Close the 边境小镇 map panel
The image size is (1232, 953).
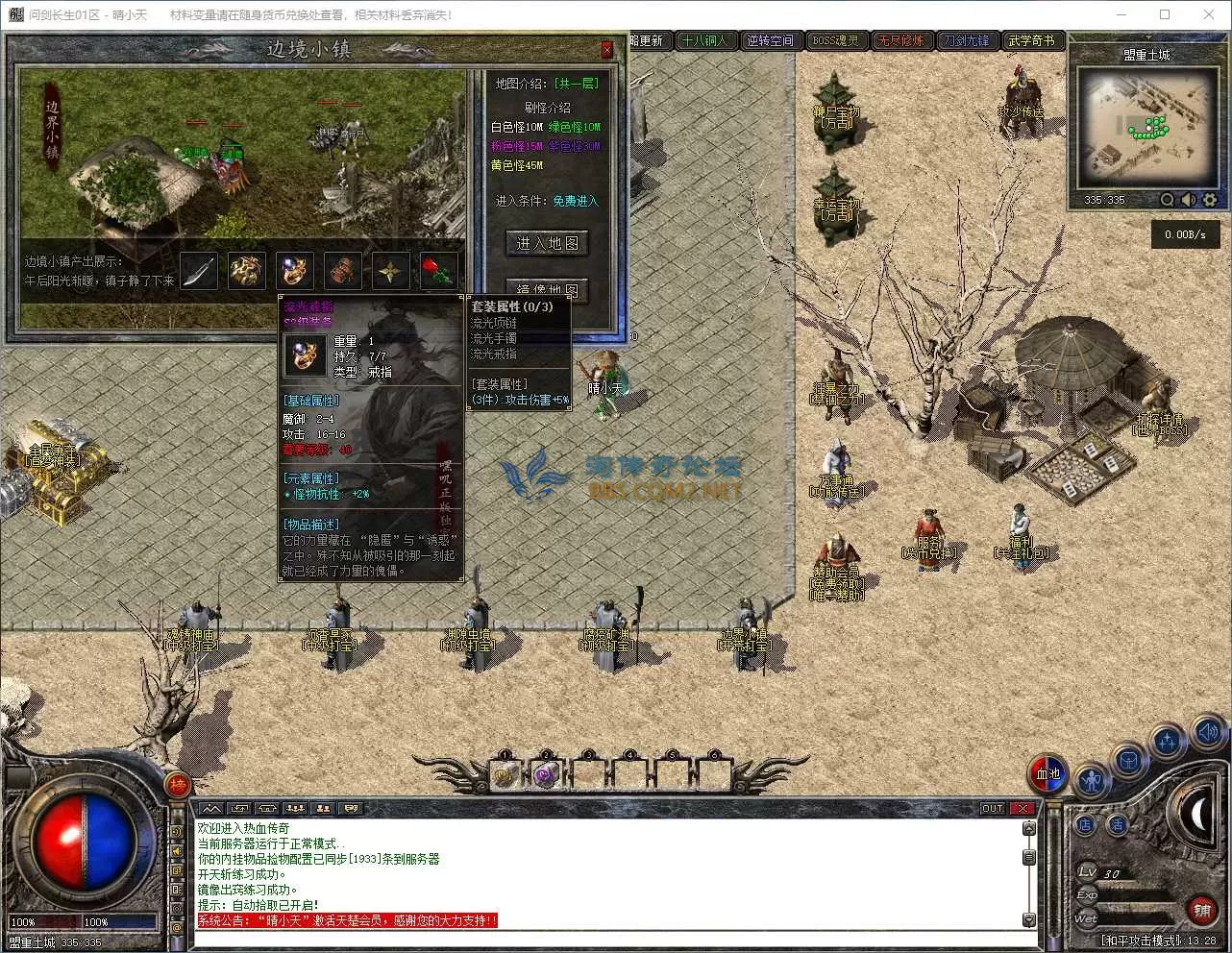[606, 50]
